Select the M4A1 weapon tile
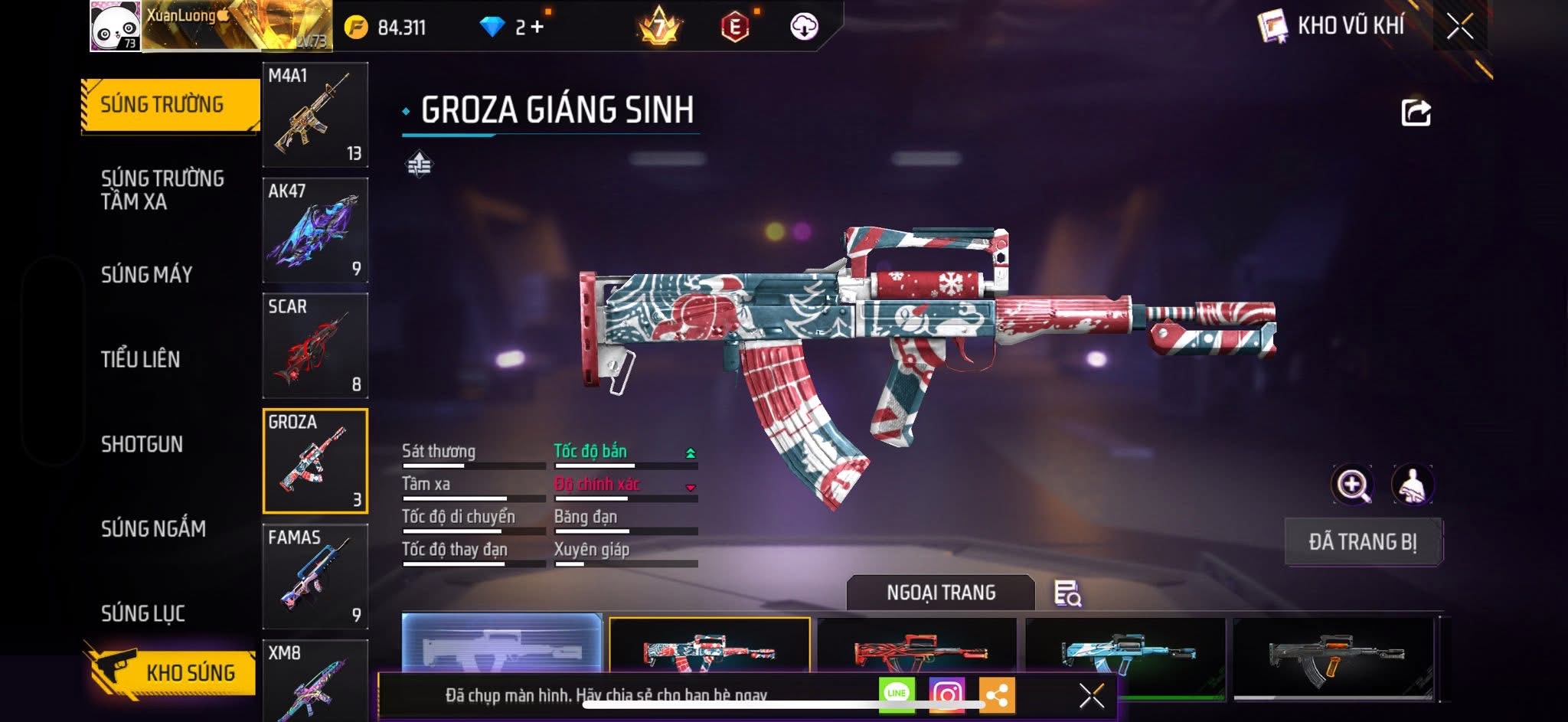Viewport: 1568px width, 722px height. click(315, 115)
